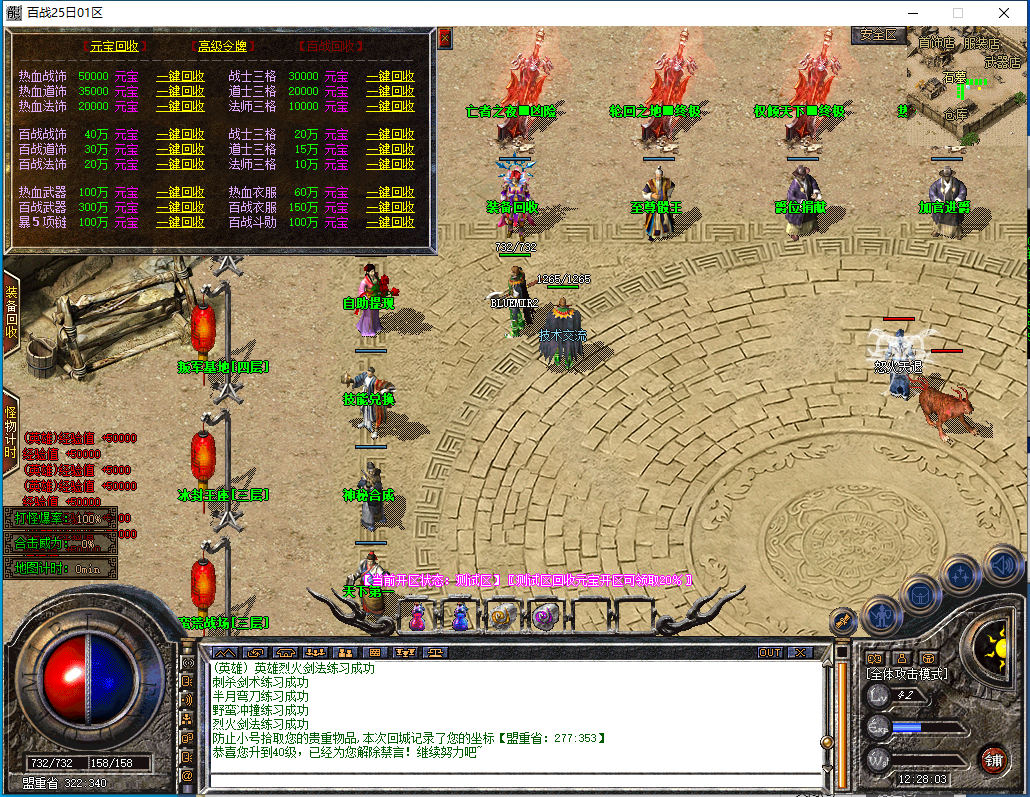Click 一键回收 for 热血战饰
Screen dimensions: 1030x797
tap(180, 77)
